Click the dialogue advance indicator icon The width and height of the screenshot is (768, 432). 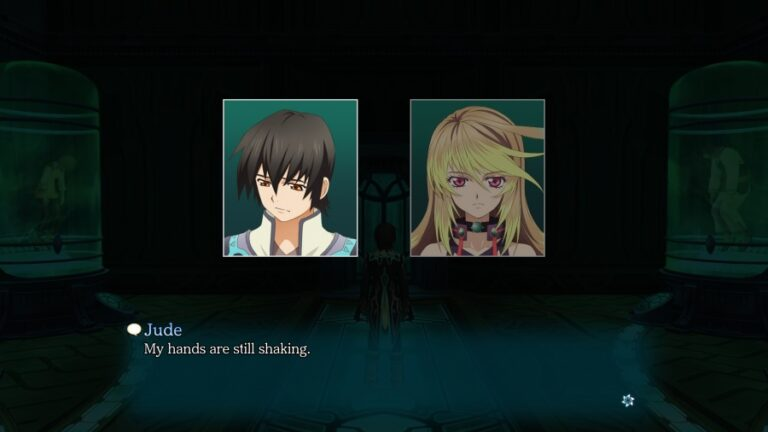(x=627, y=400)
